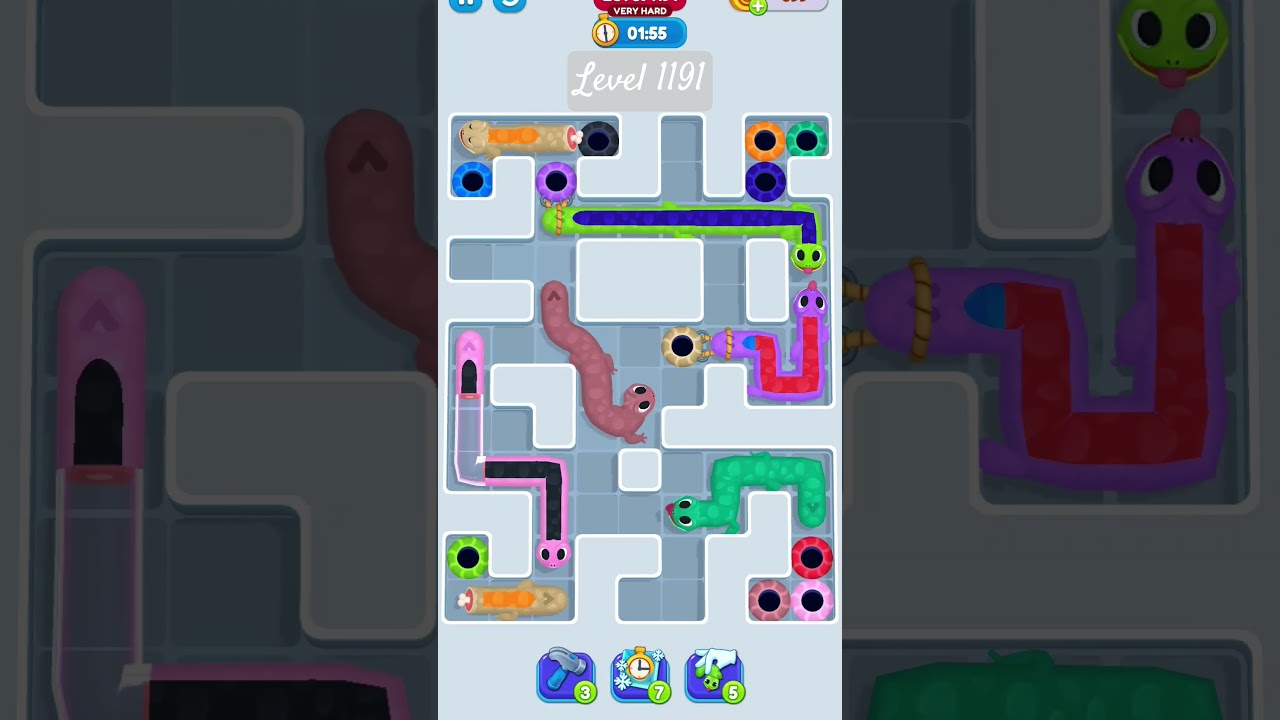Pause the game
This screenshot has height=720, width=1280.
click(x=465, y=3)
